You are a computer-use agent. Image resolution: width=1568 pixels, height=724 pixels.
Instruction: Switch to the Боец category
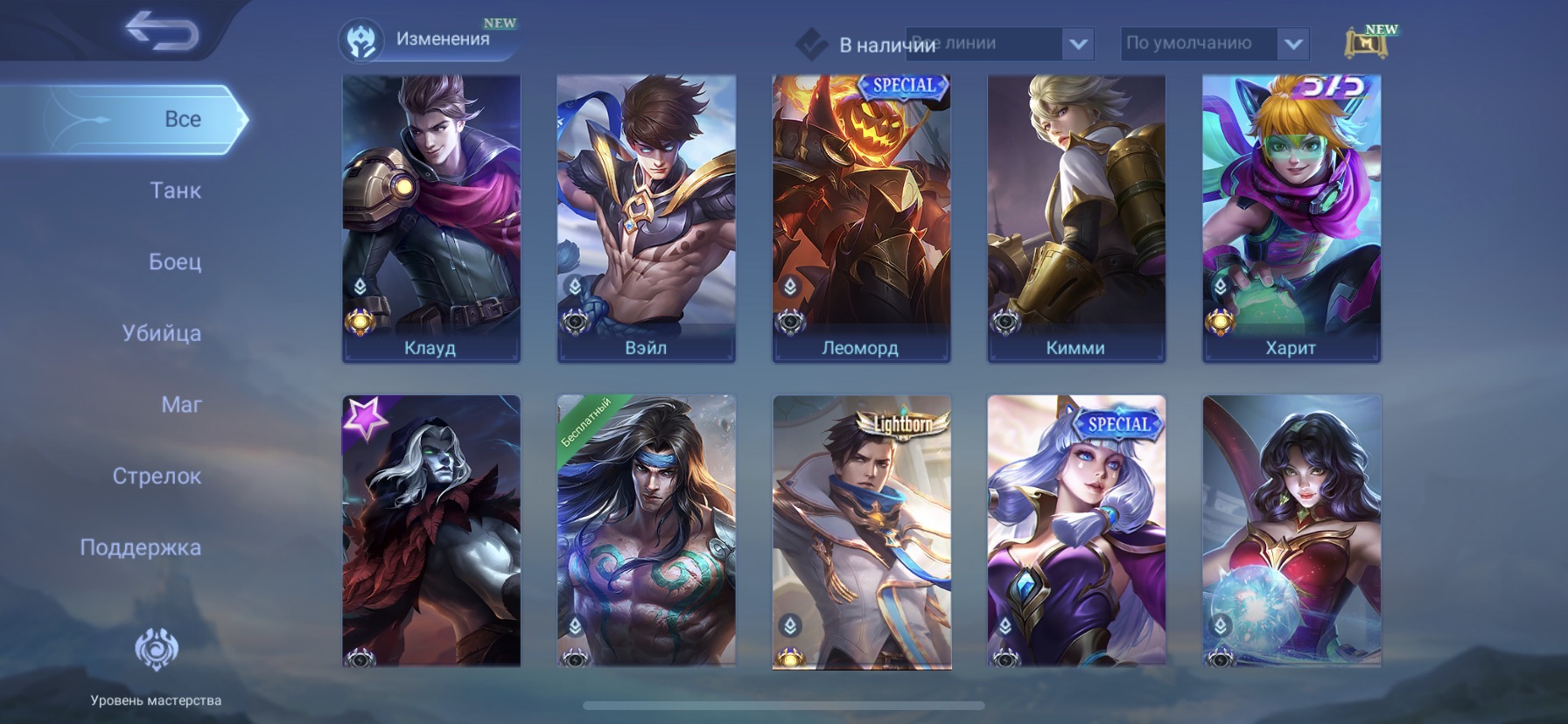tap(175, 261)
